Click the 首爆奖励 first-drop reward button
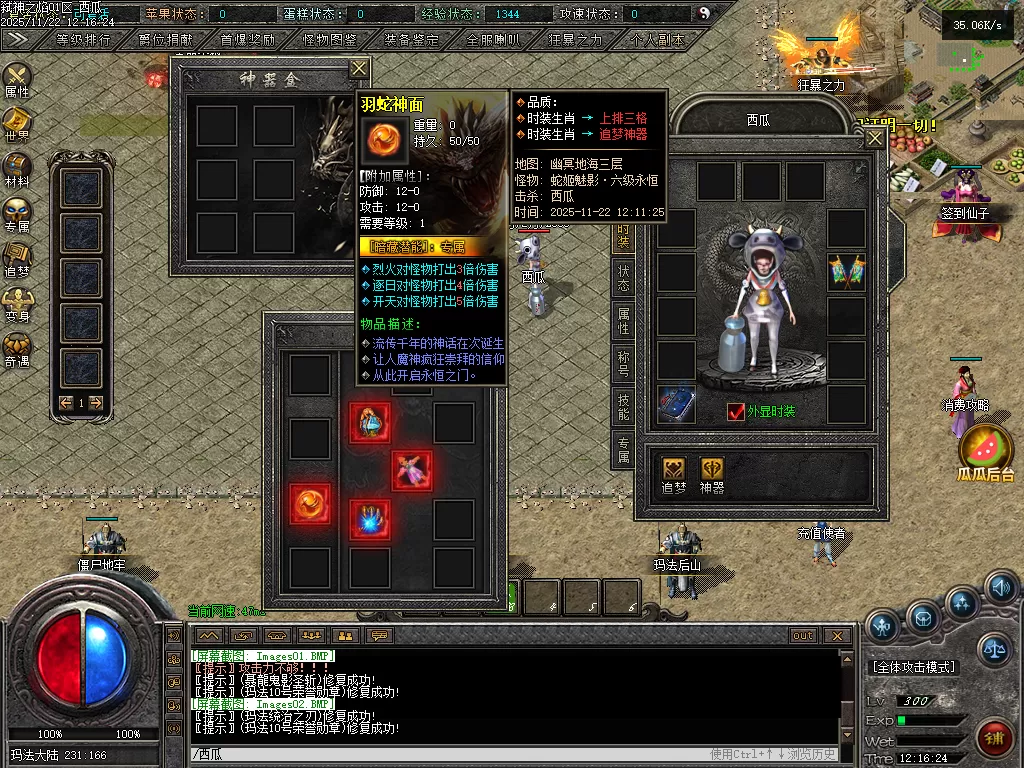Screen dimensions: 1024x768 [247, 40]
